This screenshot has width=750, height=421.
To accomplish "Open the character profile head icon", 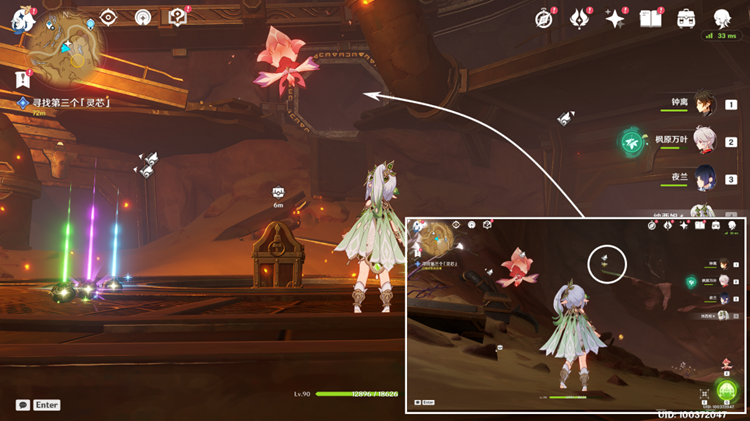I will coord(723,19).
